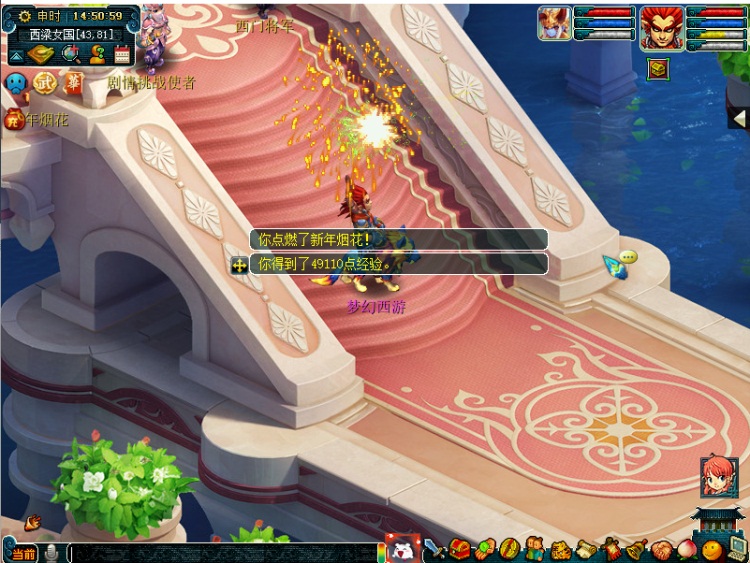Open the world map magnifier icon
This screenshot has height=563, width=750.
tap(70, 54)
